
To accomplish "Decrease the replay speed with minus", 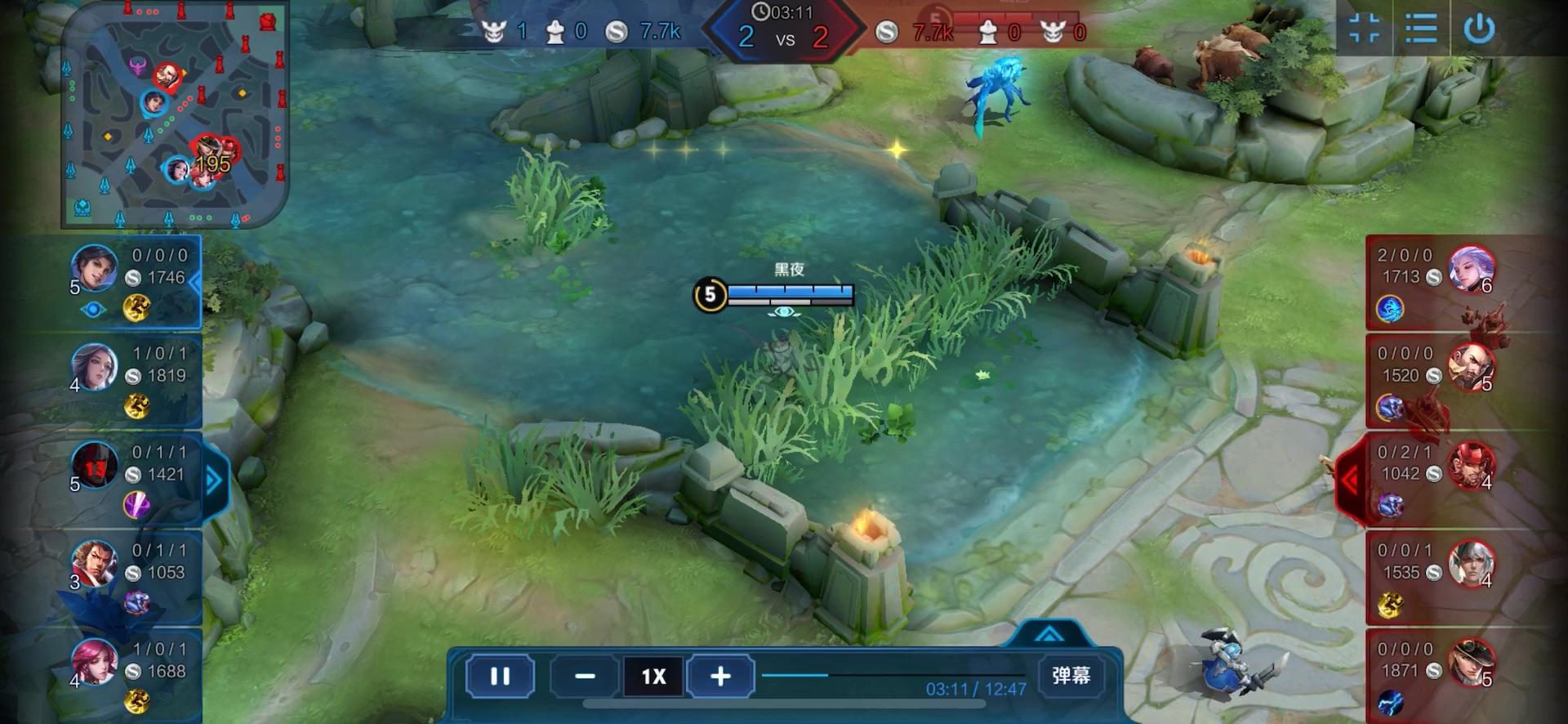I will [x=585, y=677].
